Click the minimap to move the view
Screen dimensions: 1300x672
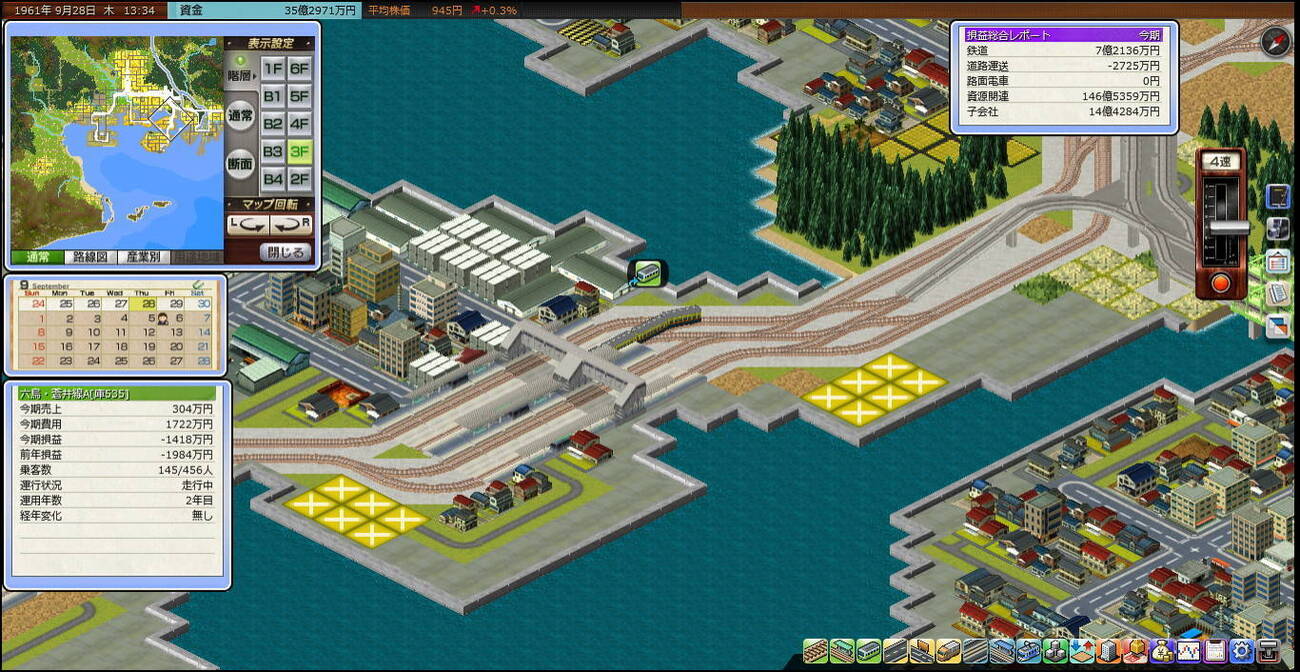tap(115, 140)
